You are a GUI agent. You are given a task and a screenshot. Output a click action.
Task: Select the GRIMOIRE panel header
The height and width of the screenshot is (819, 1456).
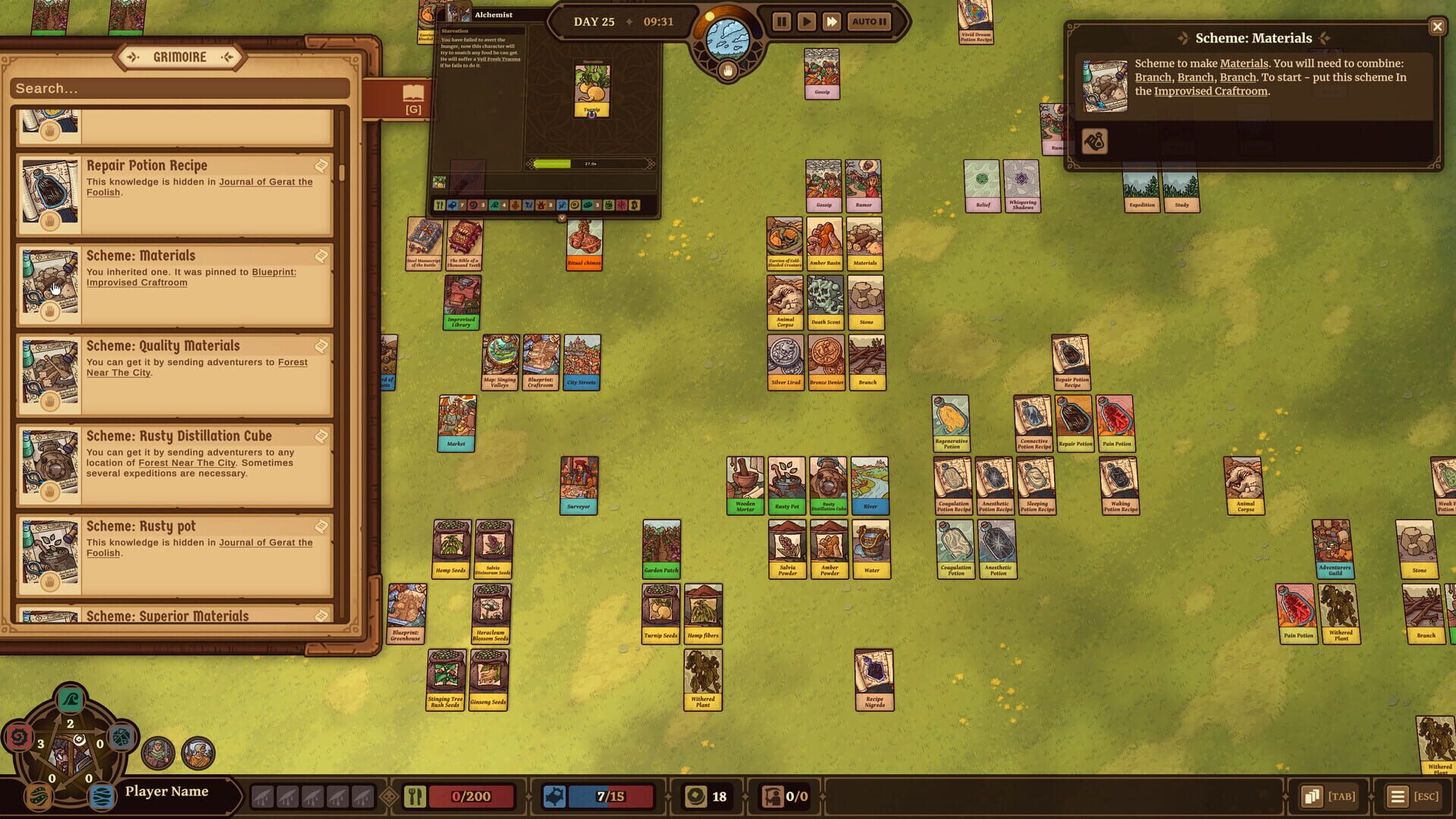click(x=179, y=56)
